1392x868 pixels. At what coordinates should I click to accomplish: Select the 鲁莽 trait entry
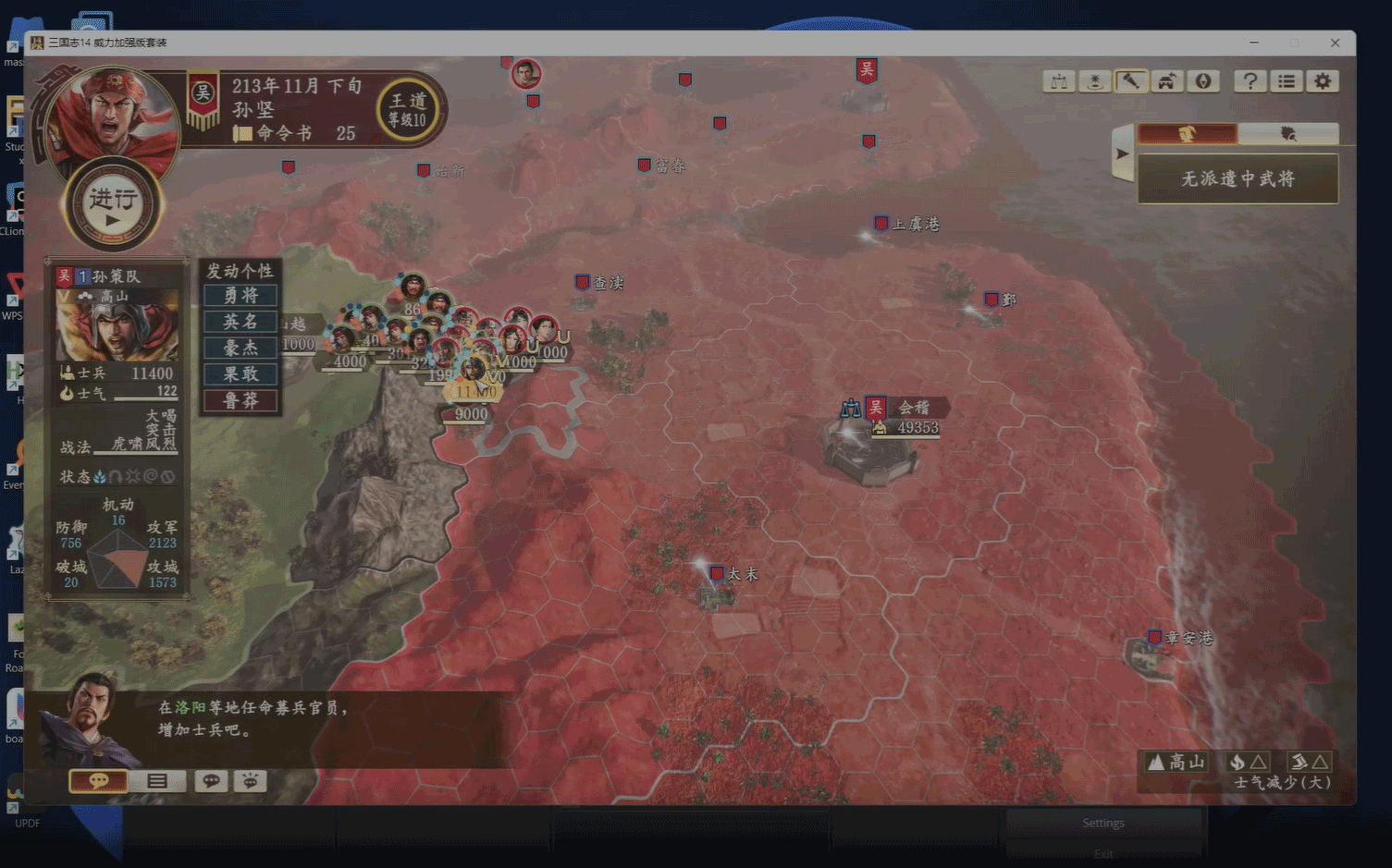pos(240,400)
